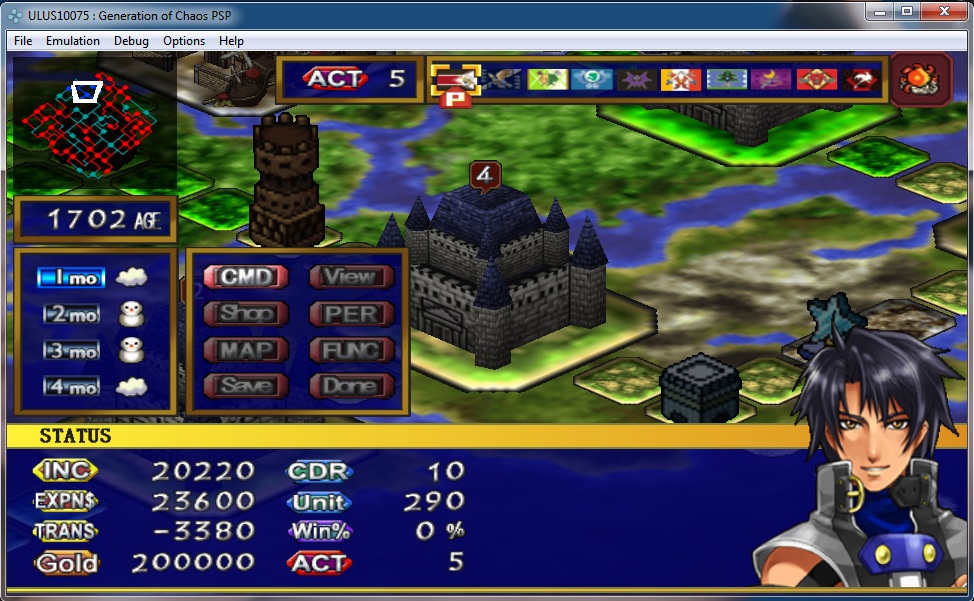Open the Shop
The image size is (974, 601).
click(246, 313)
